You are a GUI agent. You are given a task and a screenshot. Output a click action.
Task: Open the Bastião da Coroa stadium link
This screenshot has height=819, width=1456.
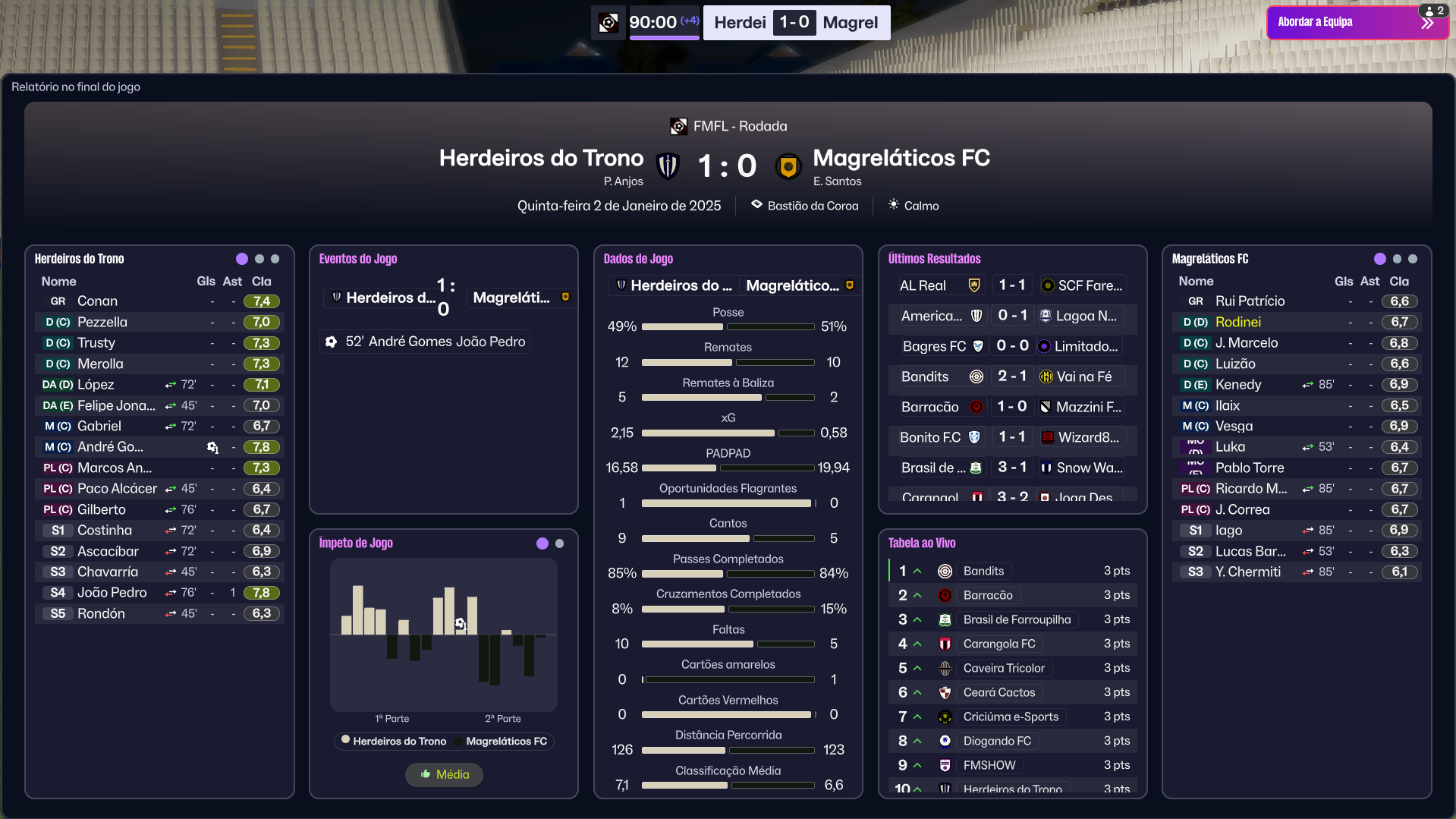point(812,206)
